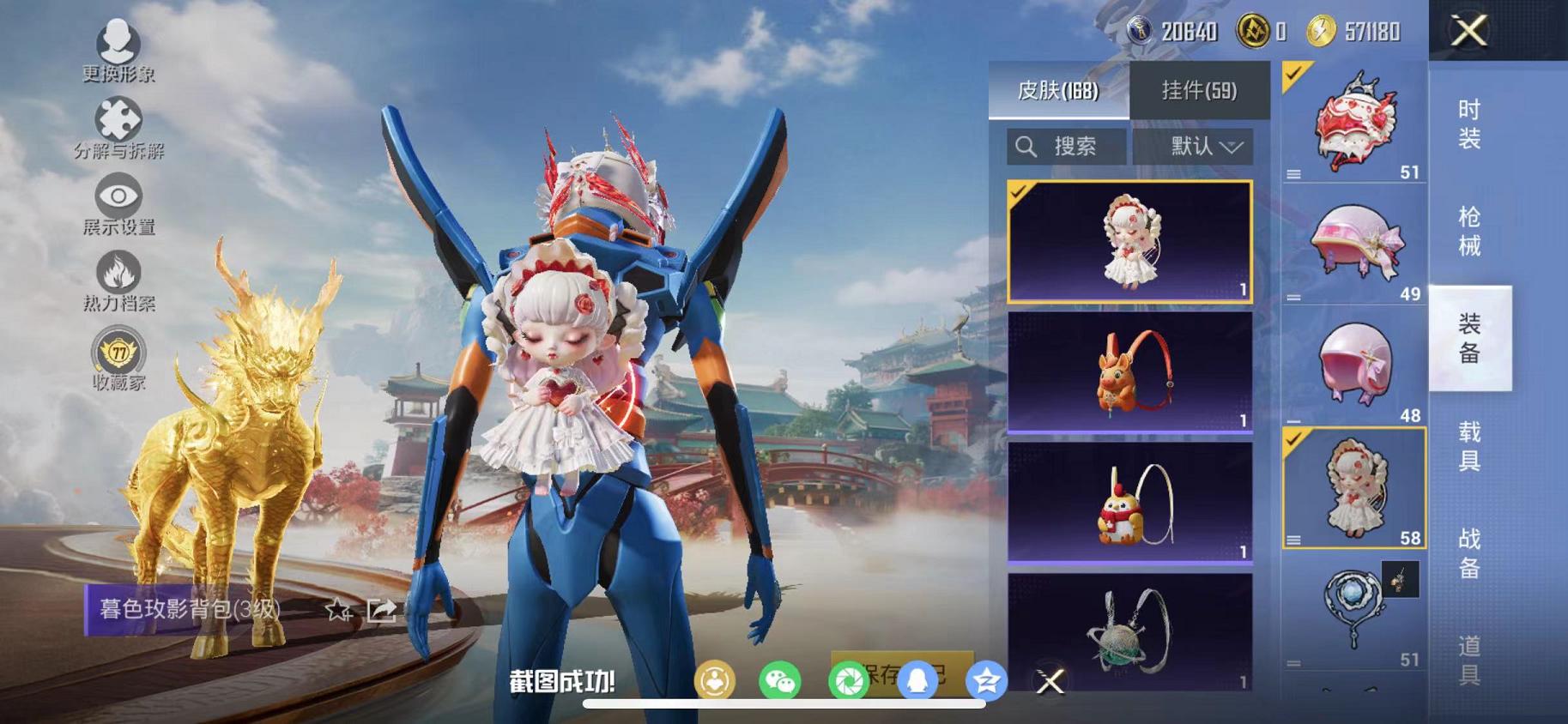
Task: Share through the QQ penguin icon
Action: (x=918, y=680)
